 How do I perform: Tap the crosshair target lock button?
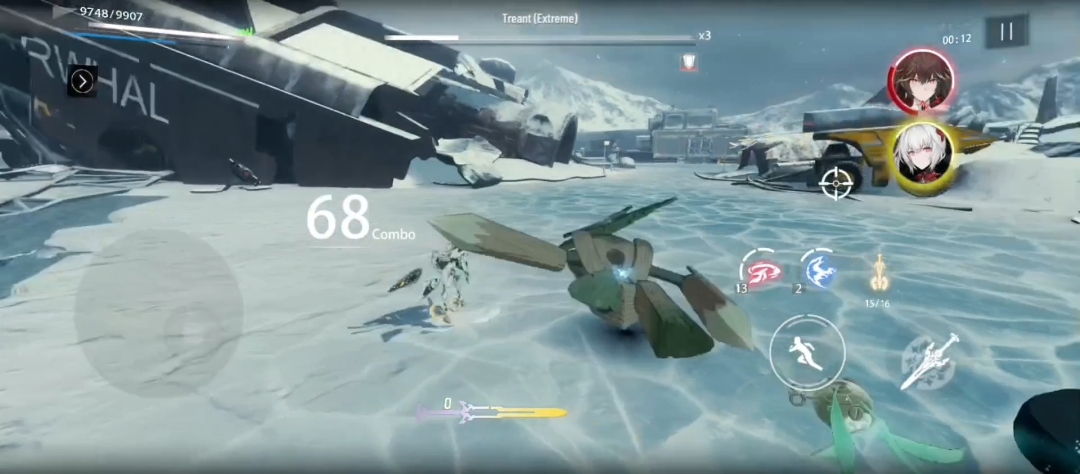tap(836, 183)
